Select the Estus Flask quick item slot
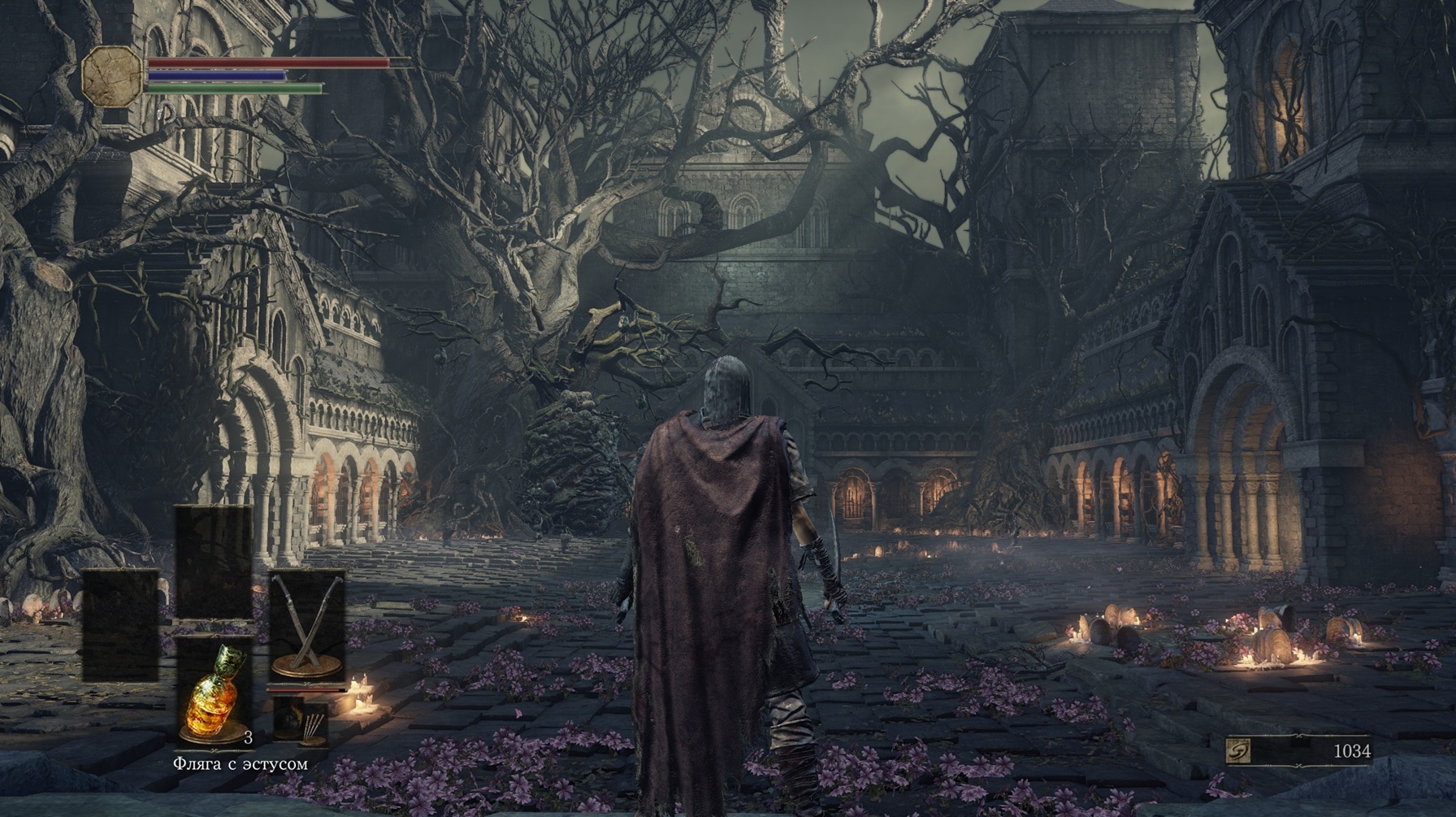The height and width of the screenshot is (817, 1456). (x=214, y=692)
